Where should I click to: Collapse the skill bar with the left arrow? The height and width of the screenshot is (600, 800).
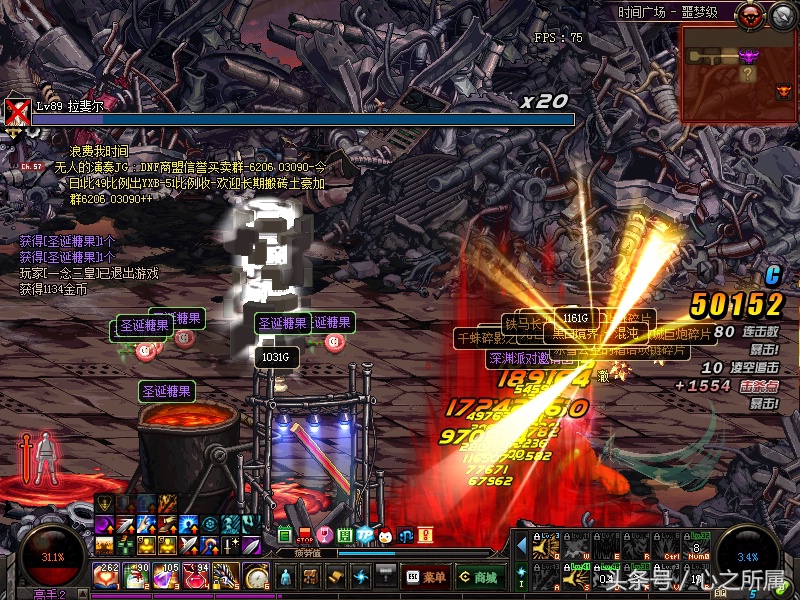[521, 546]
